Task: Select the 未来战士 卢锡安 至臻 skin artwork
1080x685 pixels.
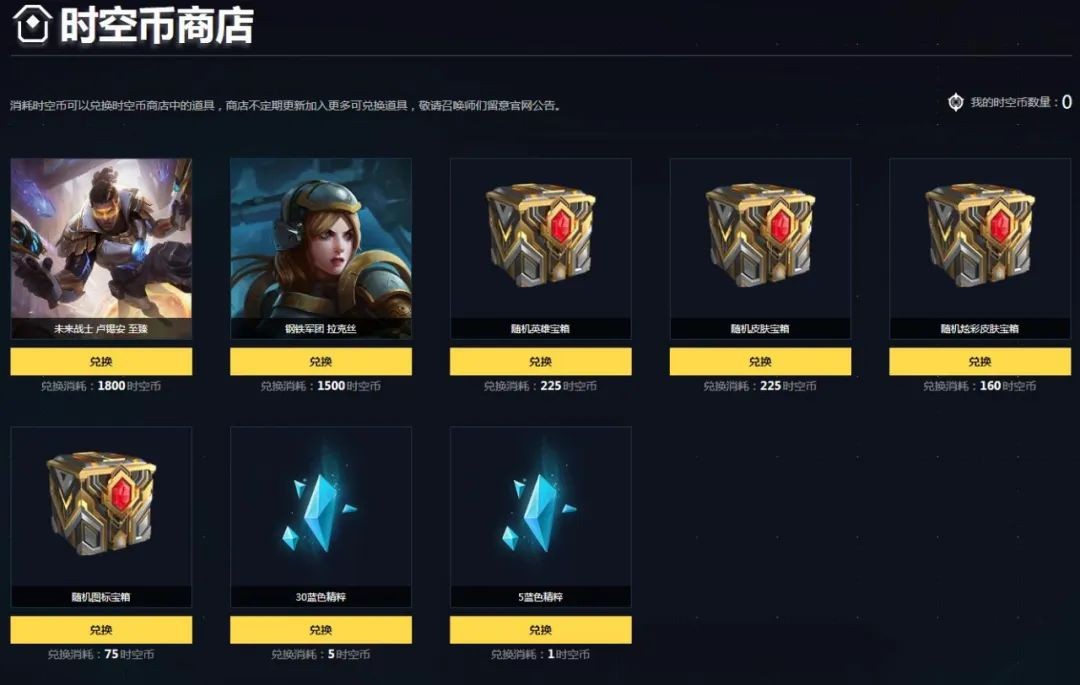Action: pos(101,240)
